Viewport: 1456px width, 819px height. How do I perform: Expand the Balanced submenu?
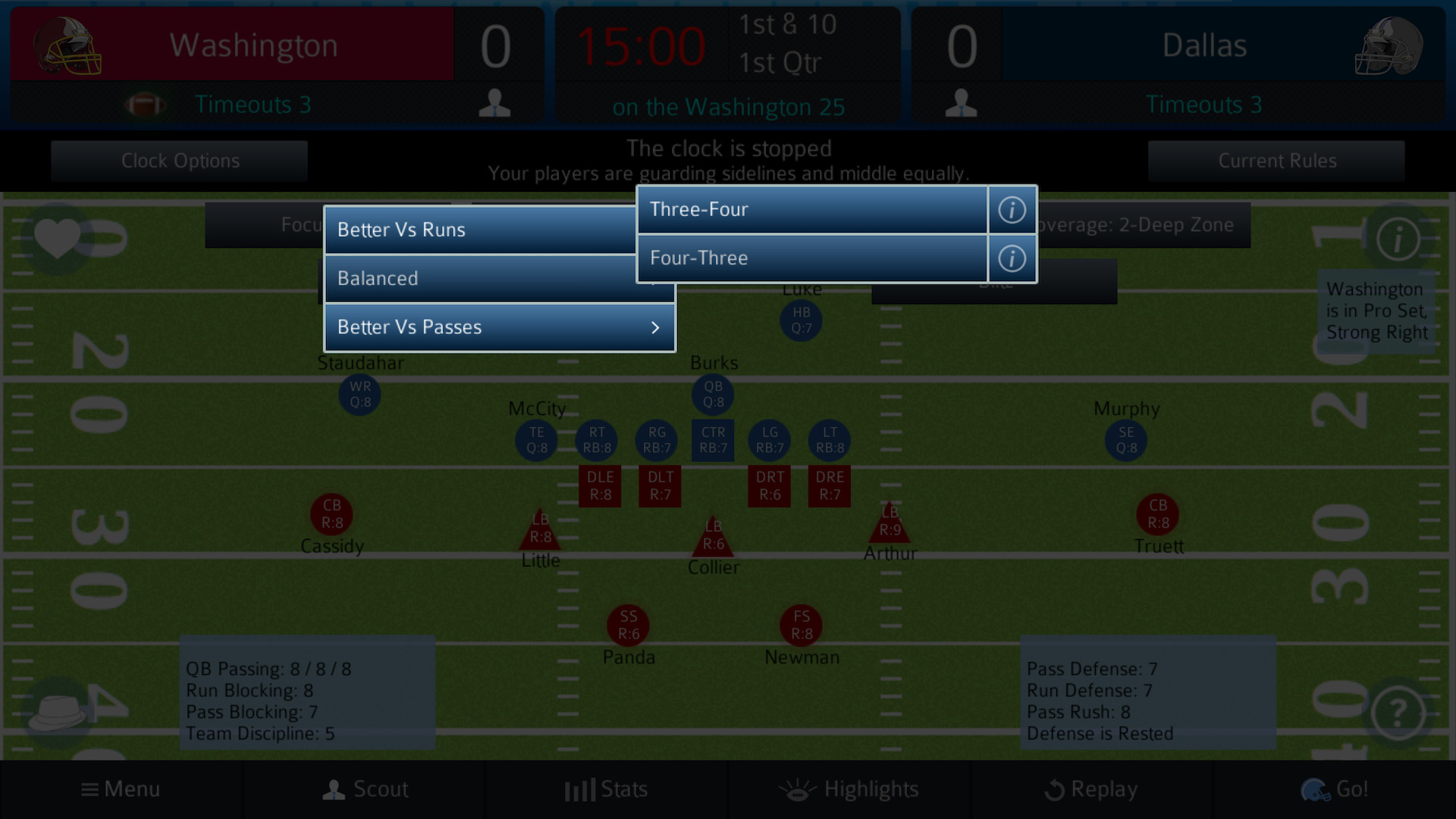(499, 278)
